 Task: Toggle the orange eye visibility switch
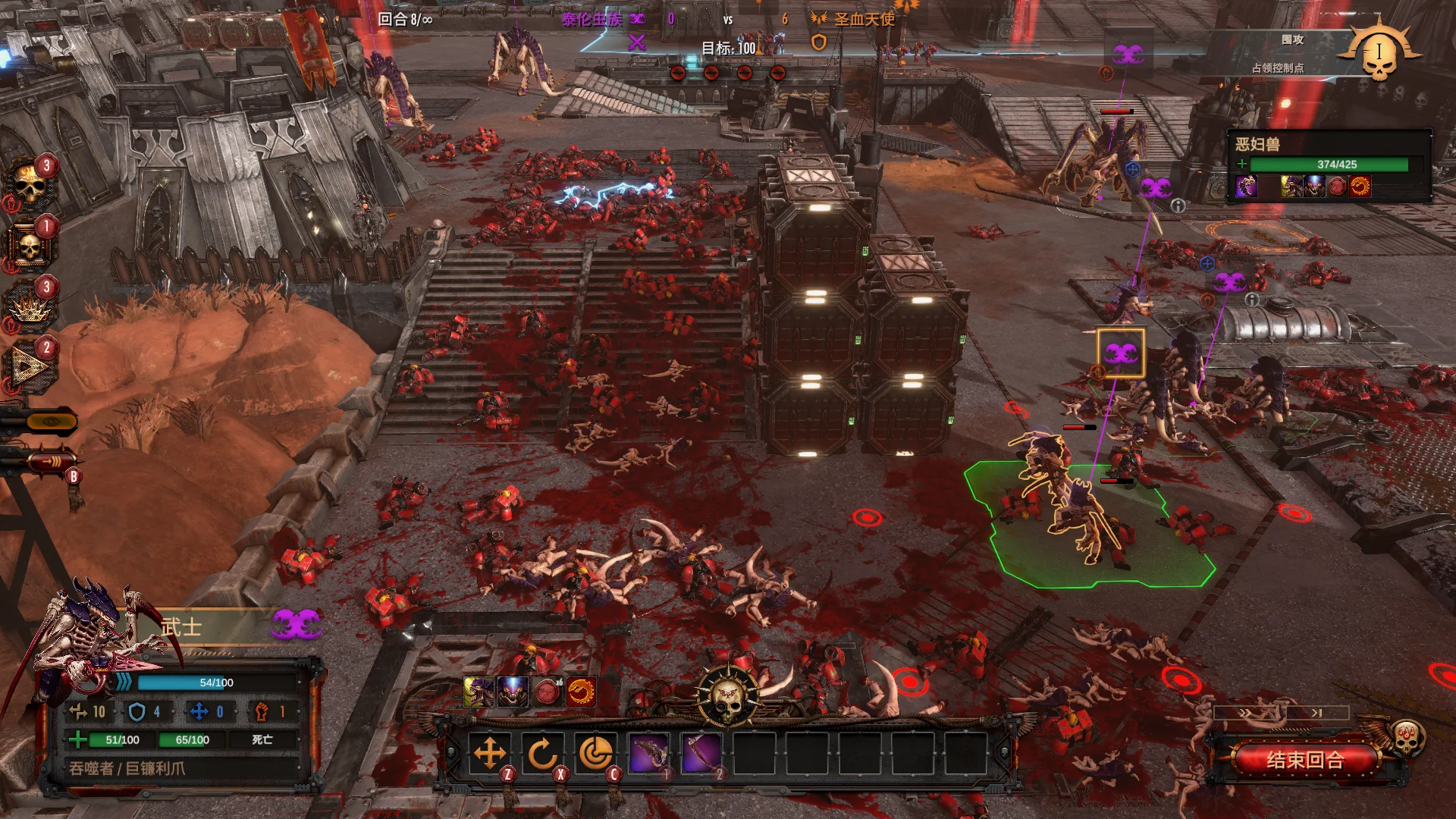click(x=50, y=421)
